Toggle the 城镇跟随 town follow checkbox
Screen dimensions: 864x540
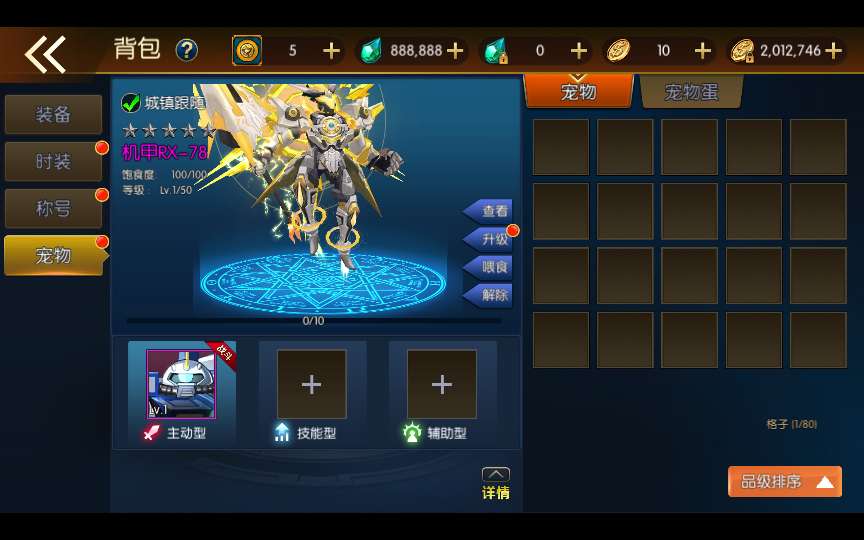coord(131,103)
